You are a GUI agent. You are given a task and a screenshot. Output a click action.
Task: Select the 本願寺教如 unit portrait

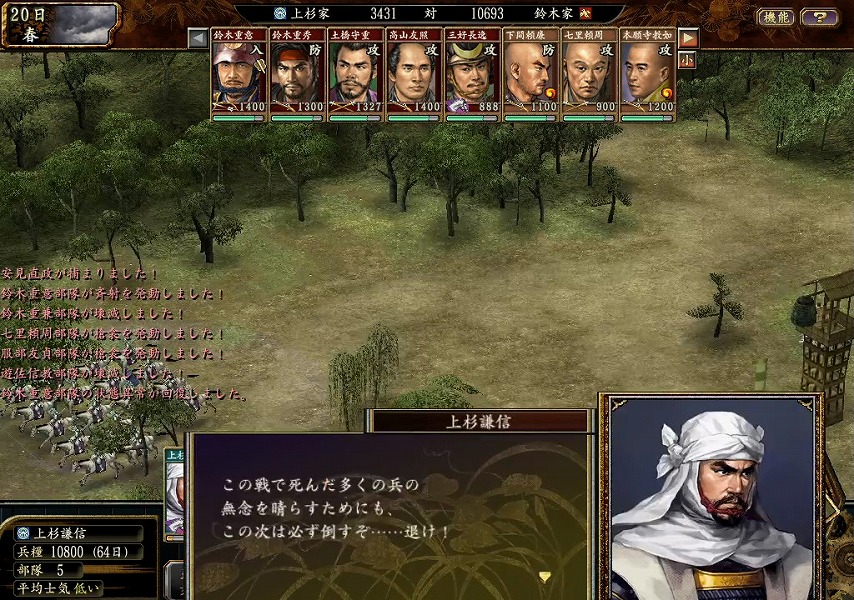(647, 75)
